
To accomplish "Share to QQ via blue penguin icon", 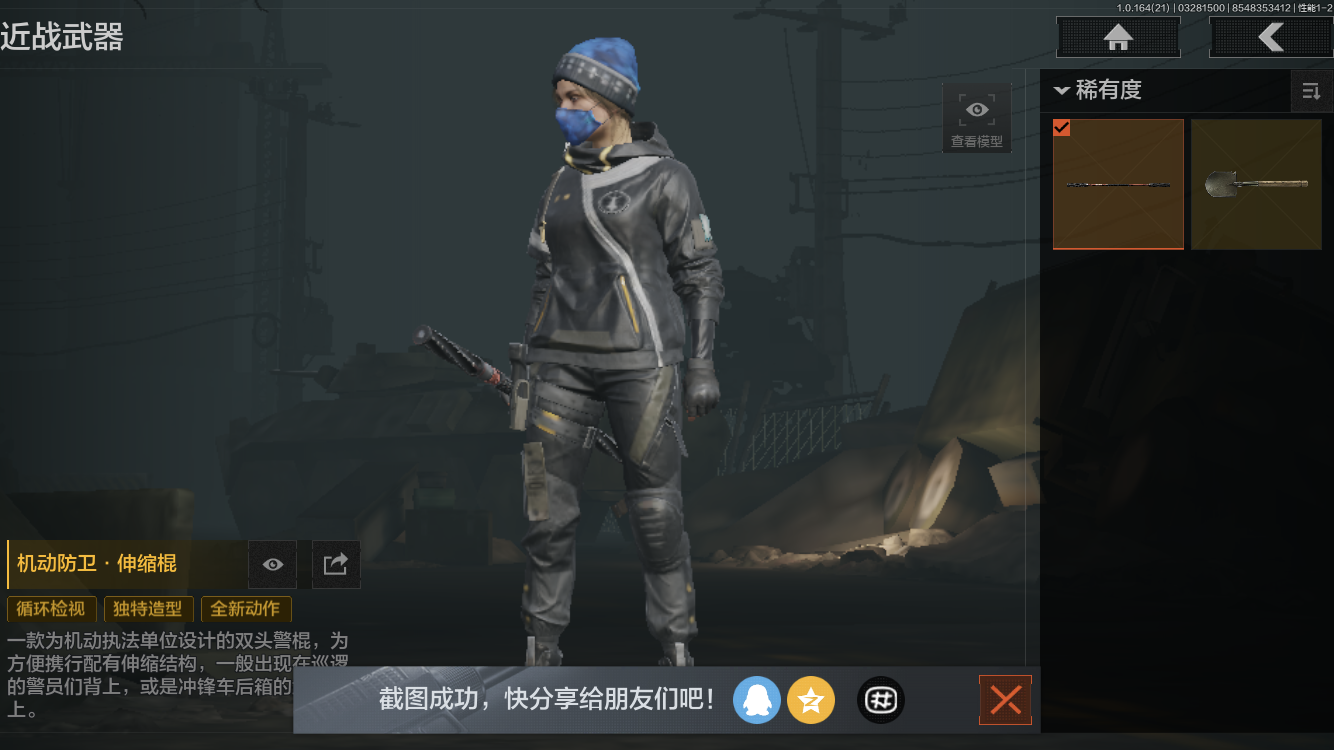I will pyautogui.click(x=757, y=700).
